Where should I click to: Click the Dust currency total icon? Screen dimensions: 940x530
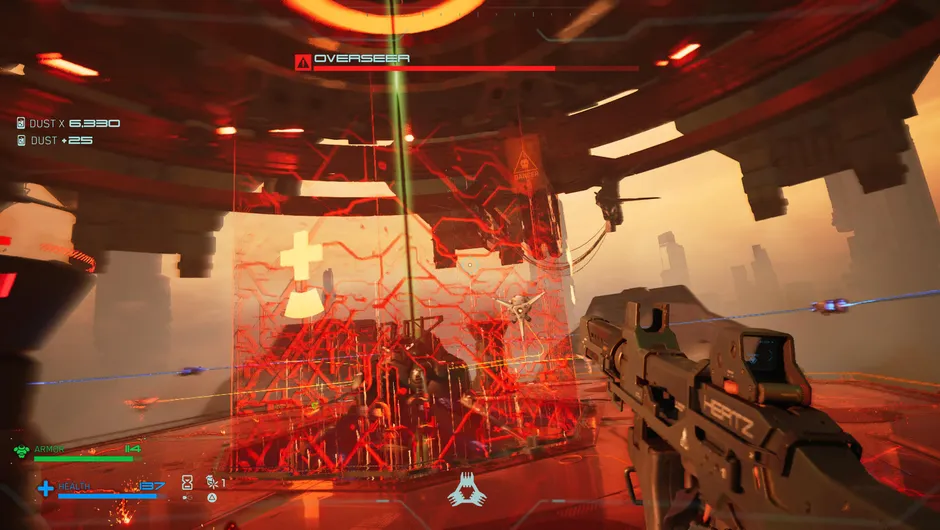click(21, 123)
